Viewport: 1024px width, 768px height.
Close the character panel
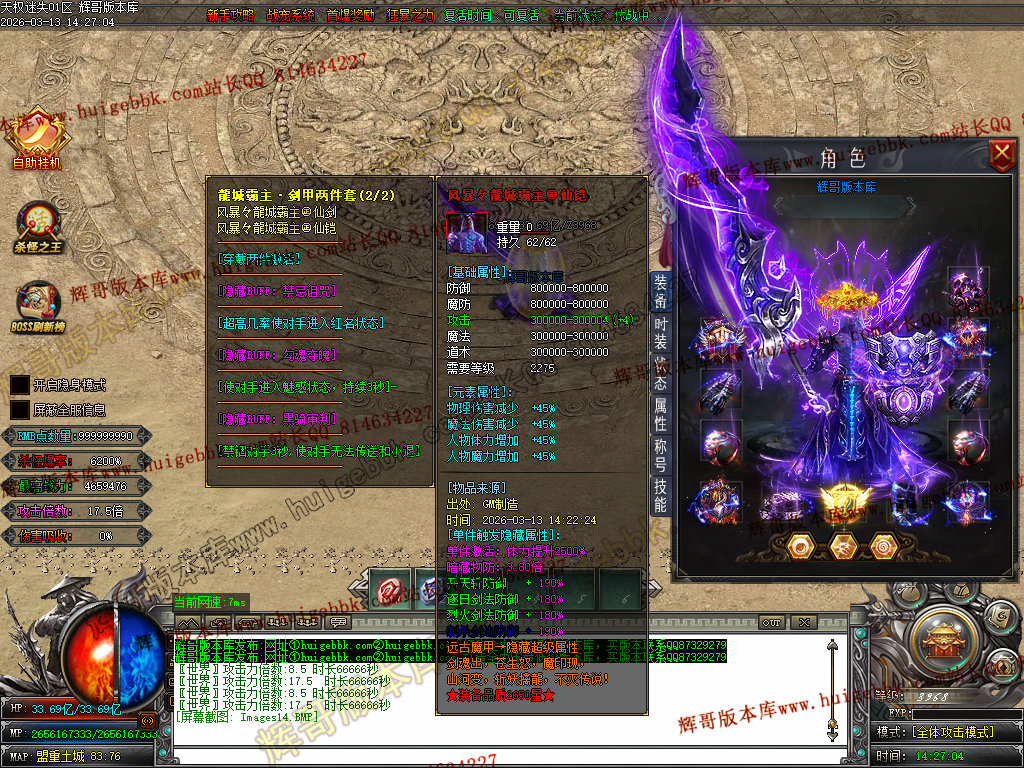(1001, 155)
